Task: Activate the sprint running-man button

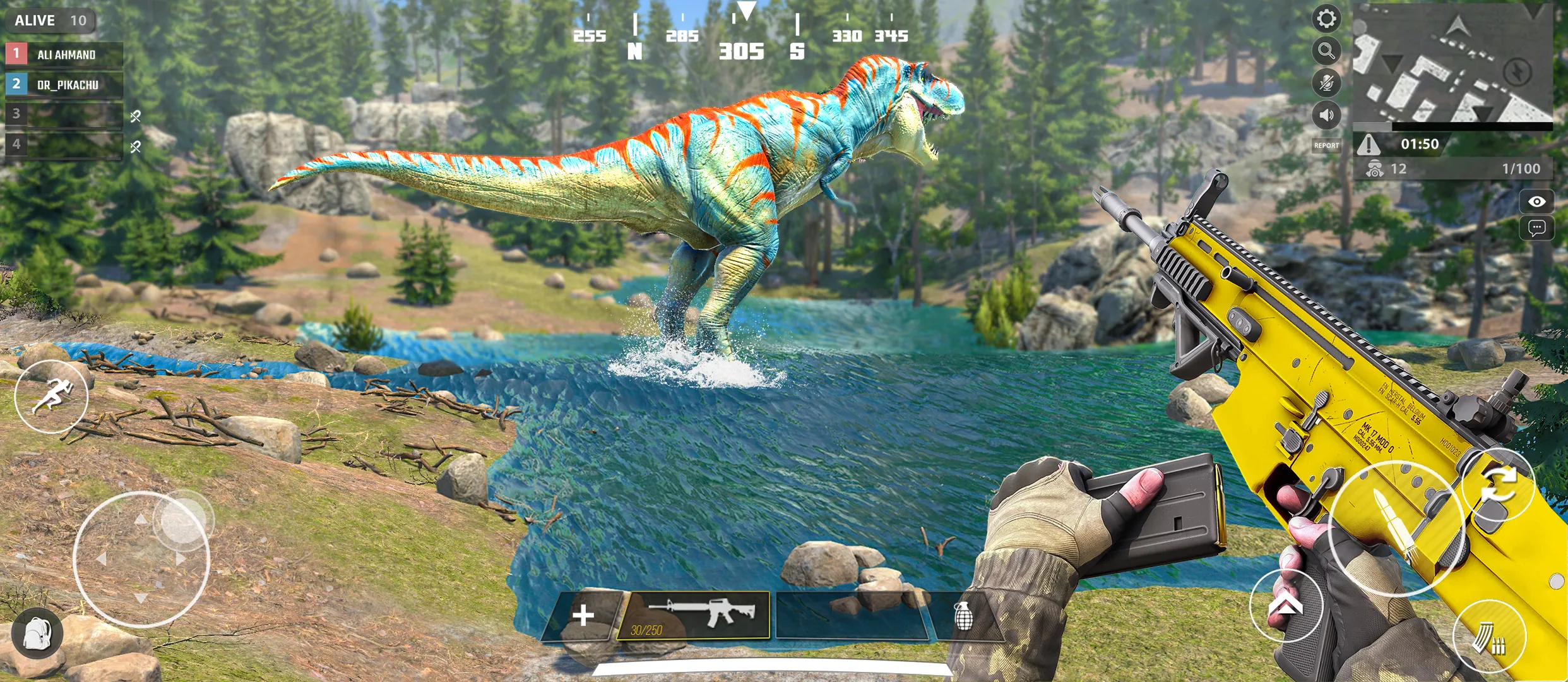Action: (51, 397)
